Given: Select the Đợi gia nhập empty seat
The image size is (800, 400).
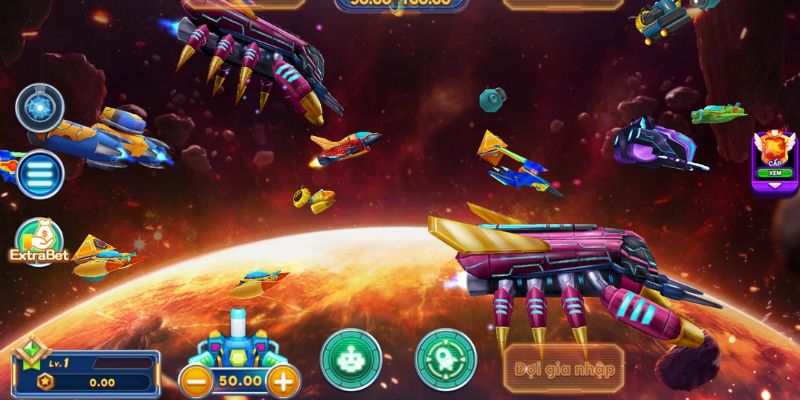Looking at the screenshot, I should (564, 368).
